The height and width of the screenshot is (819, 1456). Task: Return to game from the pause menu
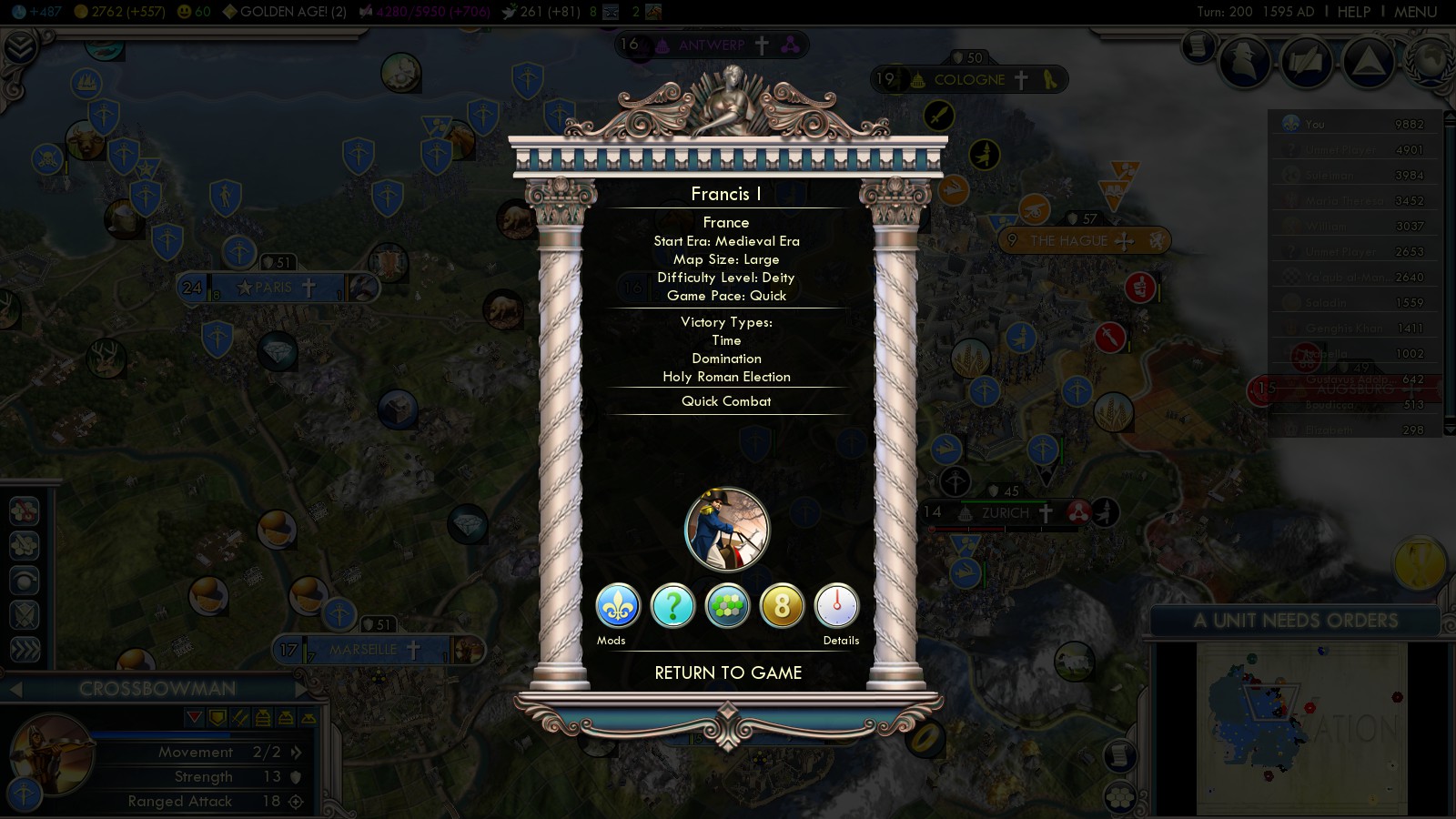[x=728, y=673]
